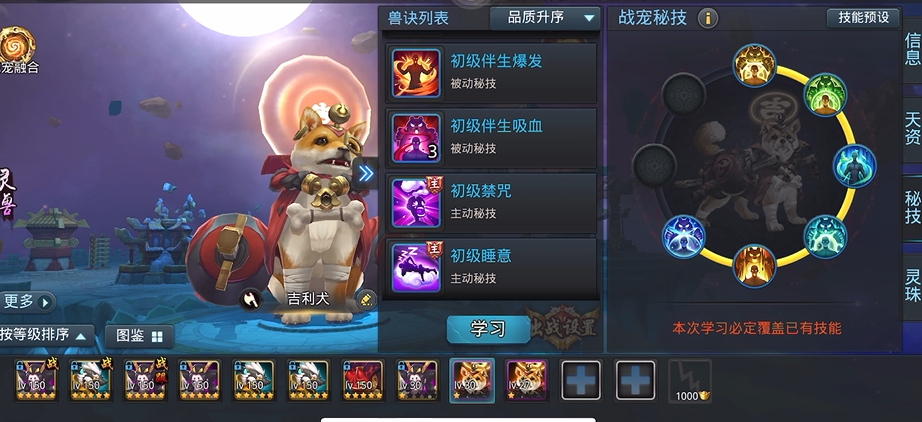Image resolution: width=922 pixels, height=422 pixels.
Task: Open the 图鉴 encyclopedia button
Action: coord(139,336)
